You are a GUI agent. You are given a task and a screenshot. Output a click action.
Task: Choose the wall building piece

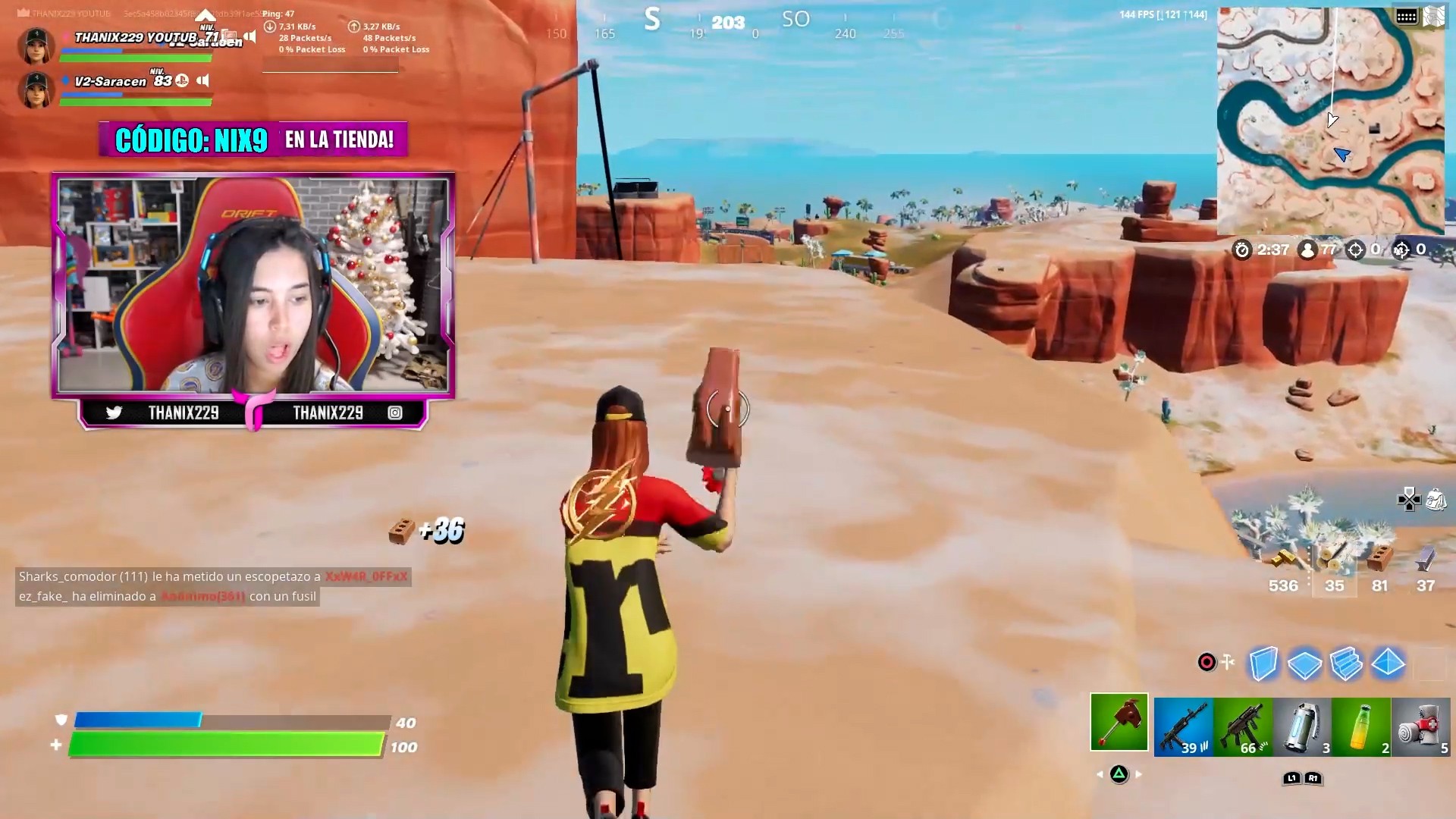tap(1263, 664)
